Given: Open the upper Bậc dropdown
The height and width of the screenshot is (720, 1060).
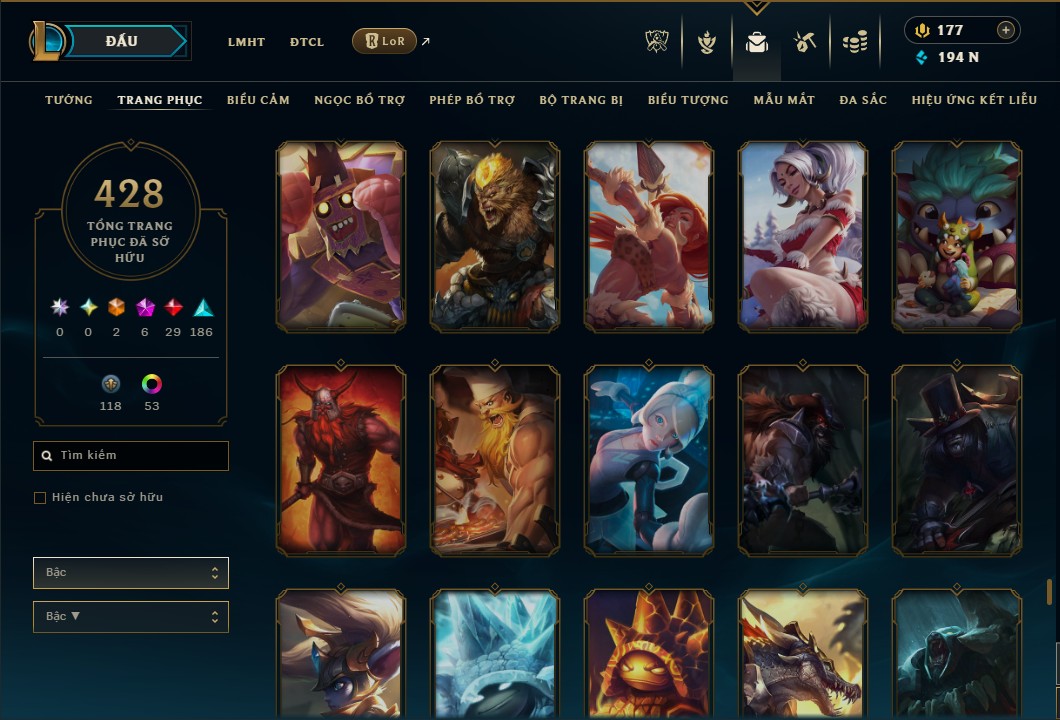Looking at the screenshot, I should (x=131, y=573).
